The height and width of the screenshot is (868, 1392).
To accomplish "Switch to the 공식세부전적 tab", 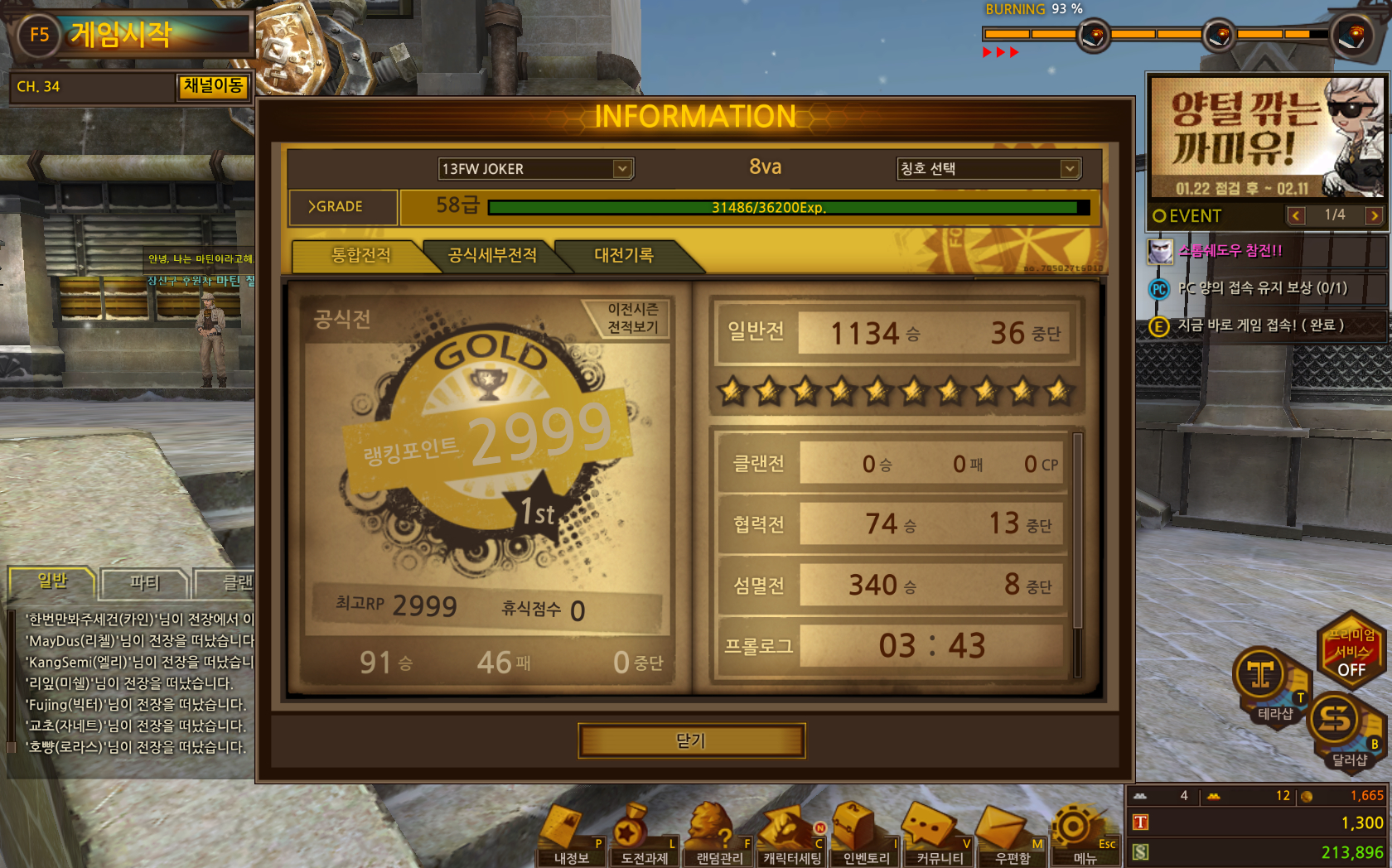I will point(492,255).
